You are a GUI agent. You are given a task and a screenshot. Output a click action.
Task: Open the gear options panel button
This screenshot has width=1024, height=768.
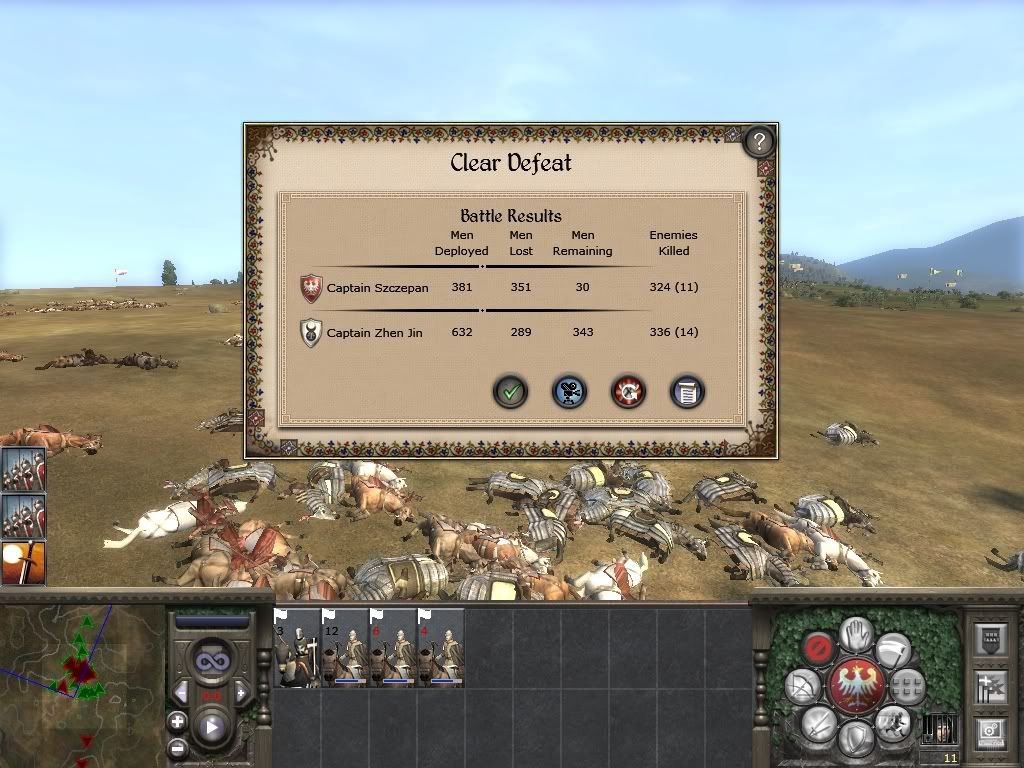991,733
